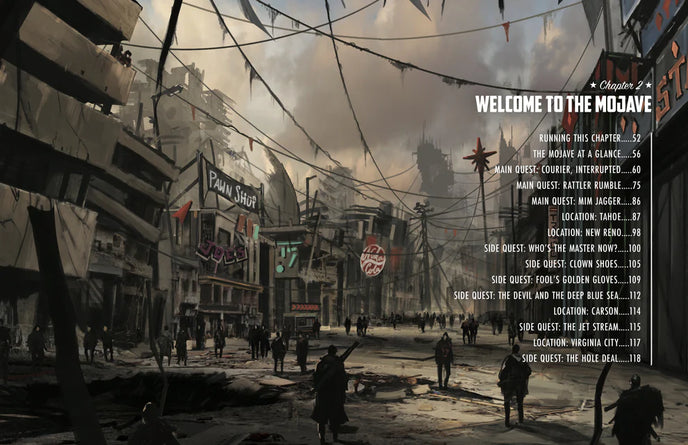This screenshot has height=445, width=688.
Task: Select Side Quest: The Jet Stream
Action: [580, 327]
